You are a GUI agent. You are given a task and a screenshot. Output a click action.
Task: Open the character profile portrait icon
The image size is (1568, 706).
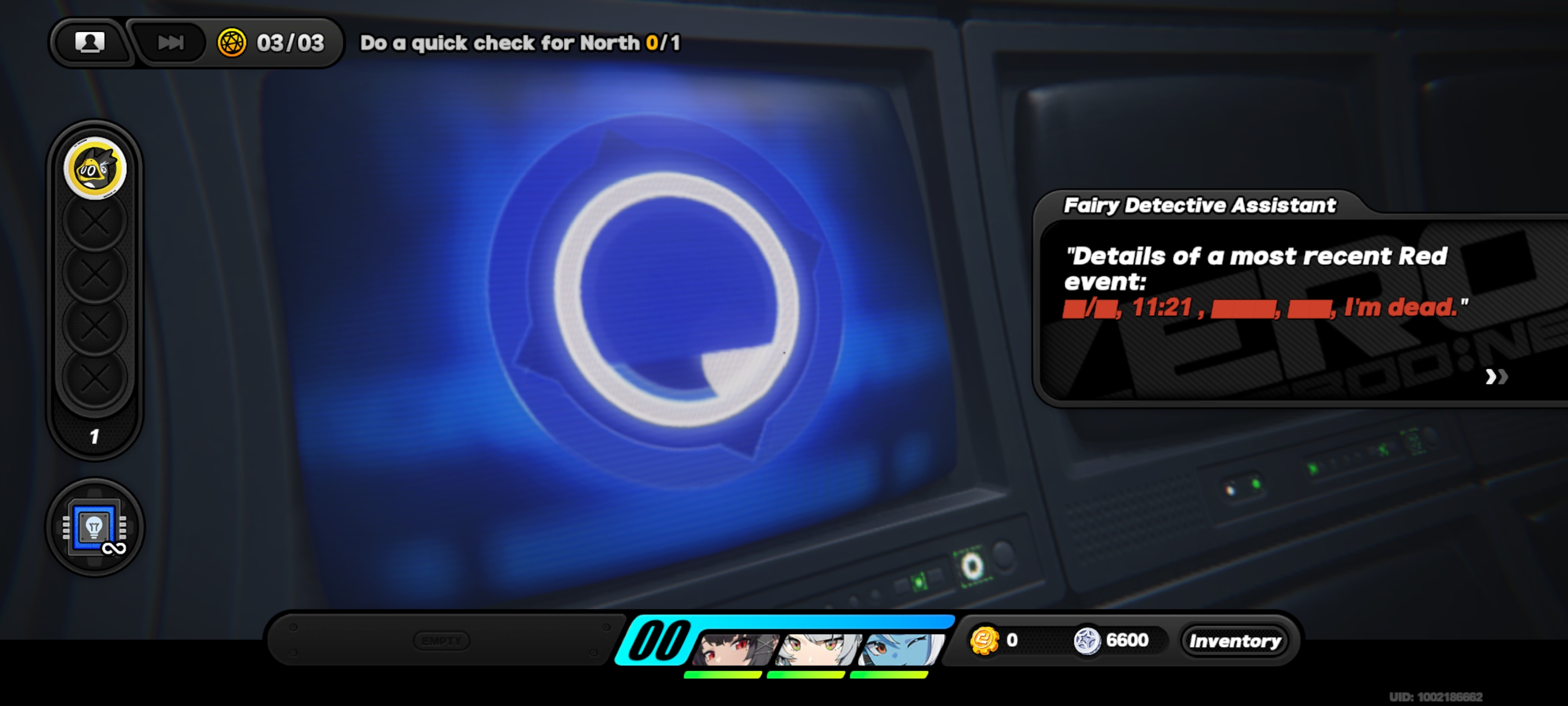90,43
